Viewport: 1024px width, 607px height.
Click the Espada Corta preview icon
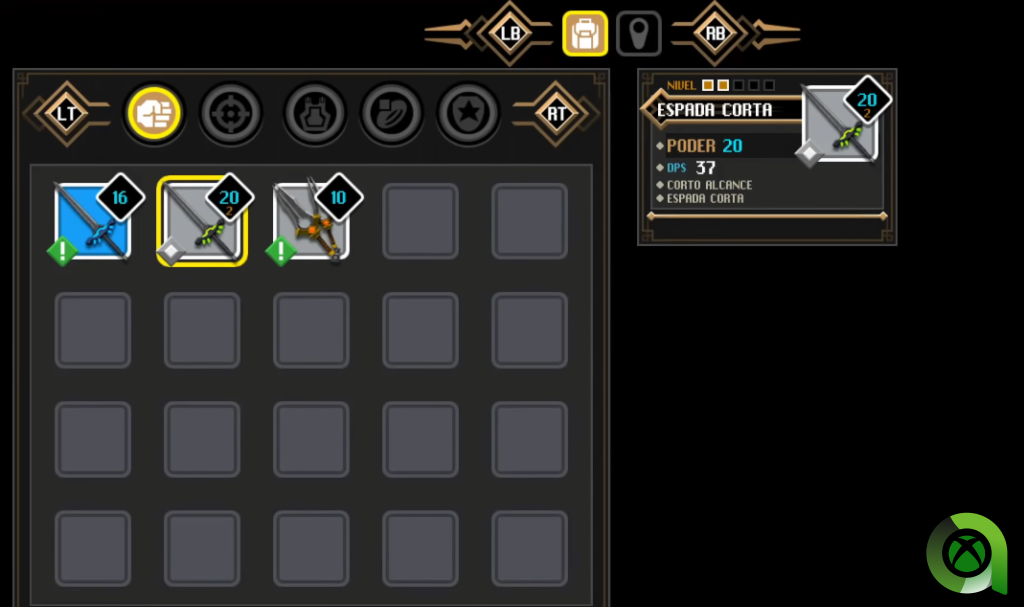(841, 124)
